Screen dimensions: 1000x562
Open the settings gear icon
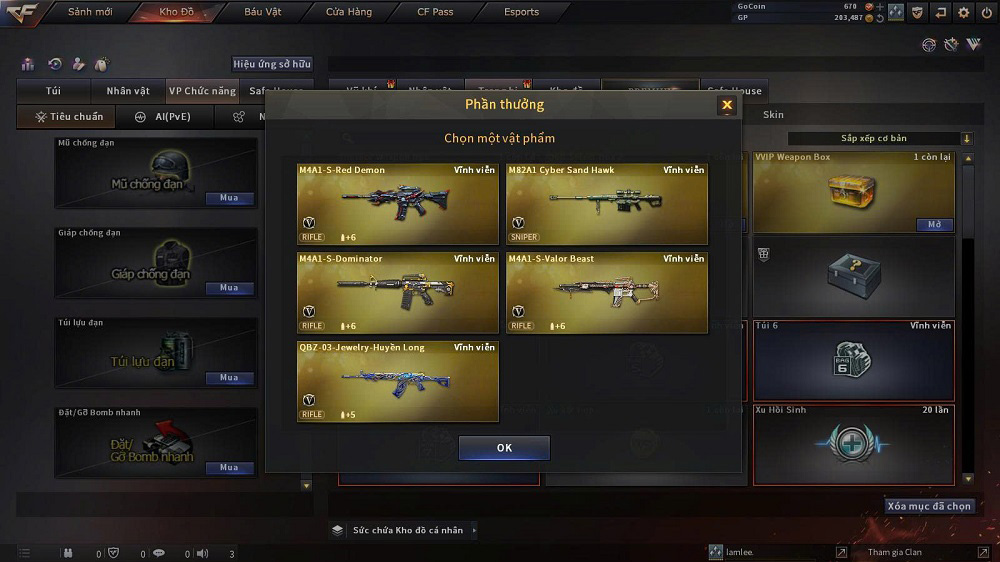[963, 12]
